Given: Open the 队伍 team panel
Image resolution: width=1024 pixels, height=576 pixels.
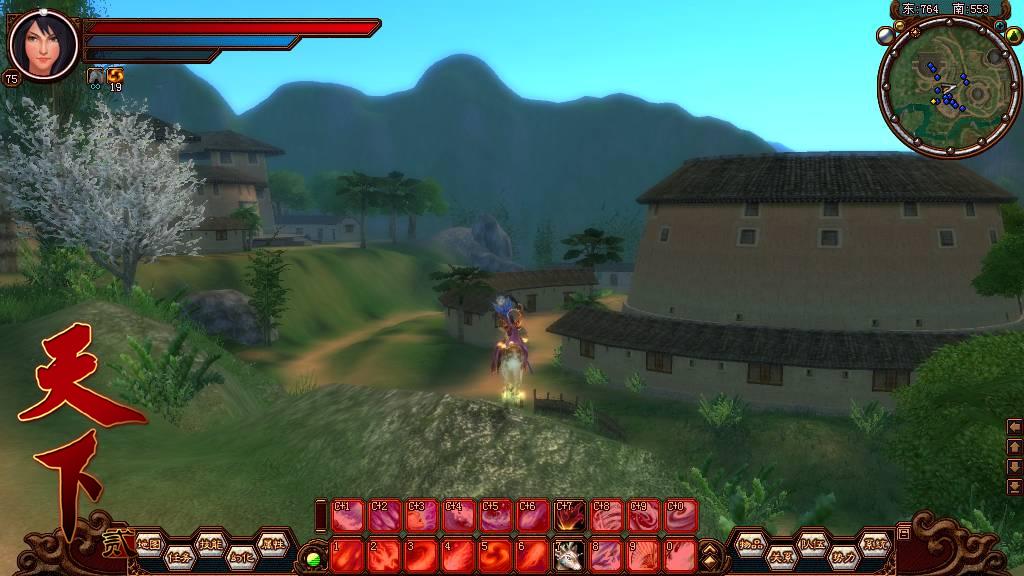Looking at the screenshot, I should 812,544.
